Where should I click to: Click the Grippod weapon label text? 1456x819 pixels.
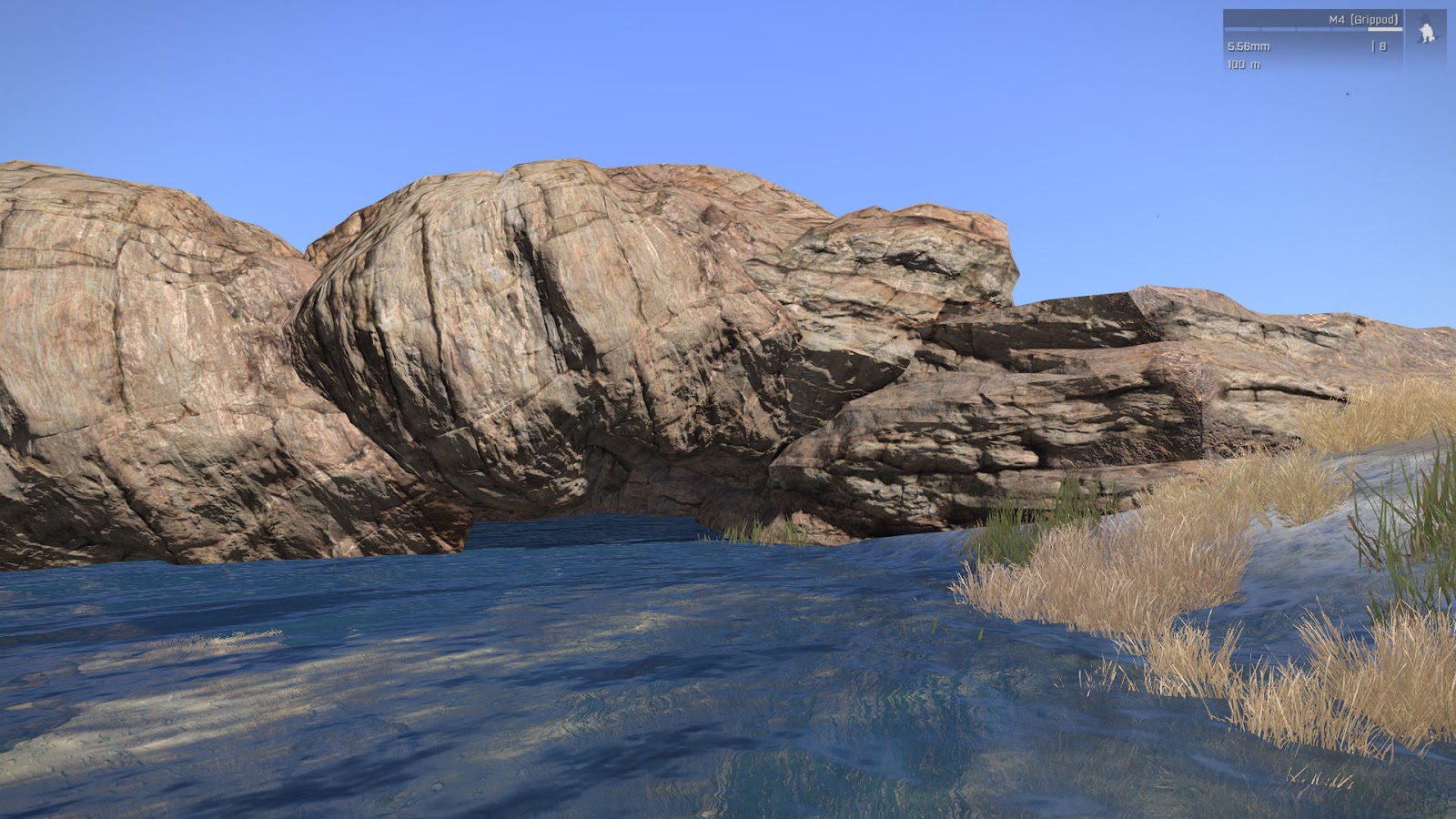[x=1374, y=20]
